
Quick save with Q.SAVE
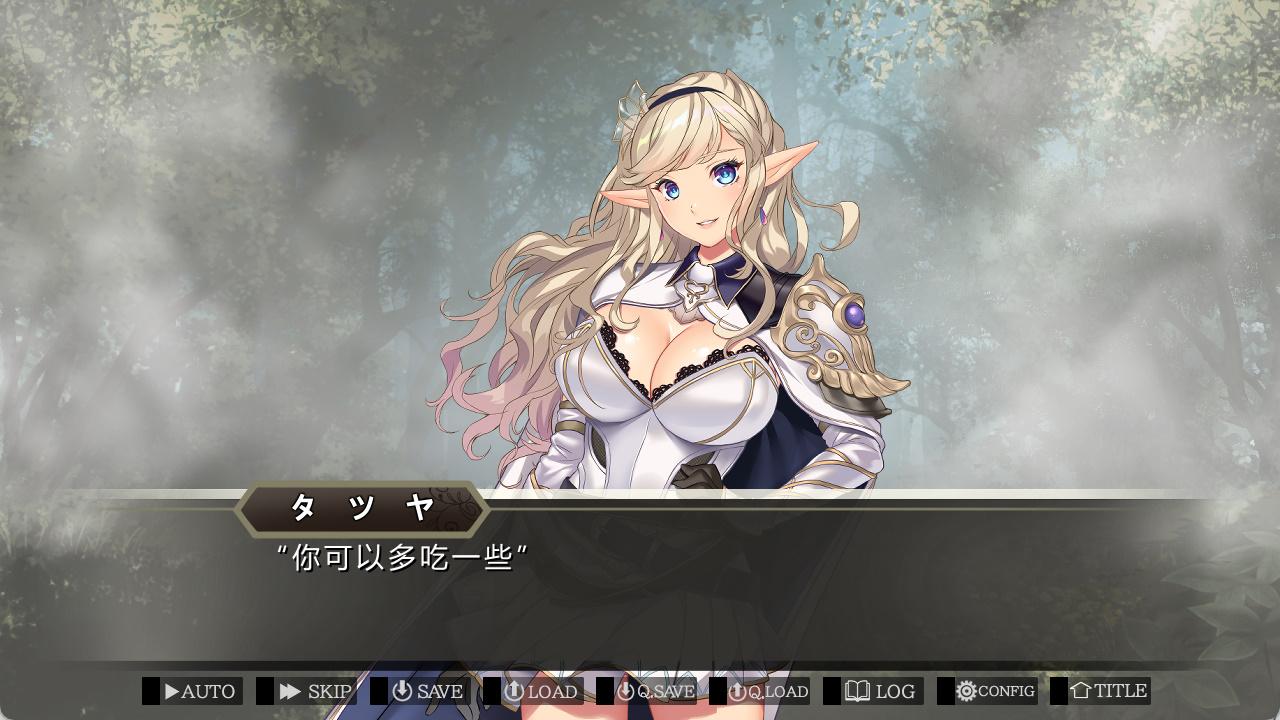[655, 691]
